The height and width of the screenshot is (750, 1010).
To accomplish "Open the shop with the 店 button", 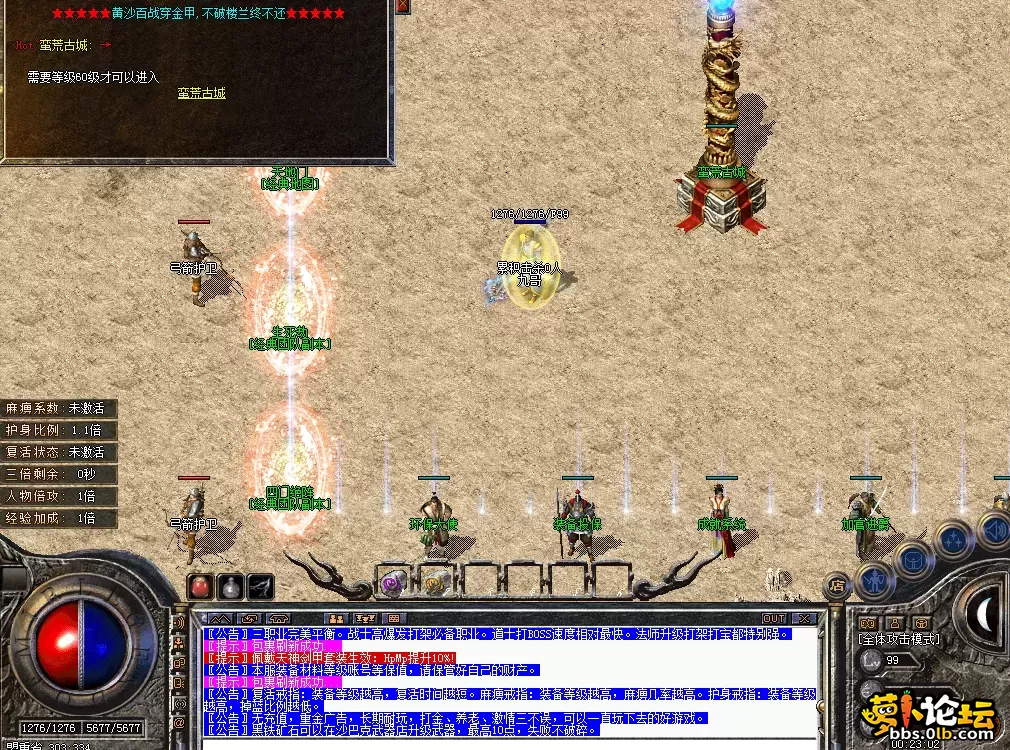I will point(837,585).
